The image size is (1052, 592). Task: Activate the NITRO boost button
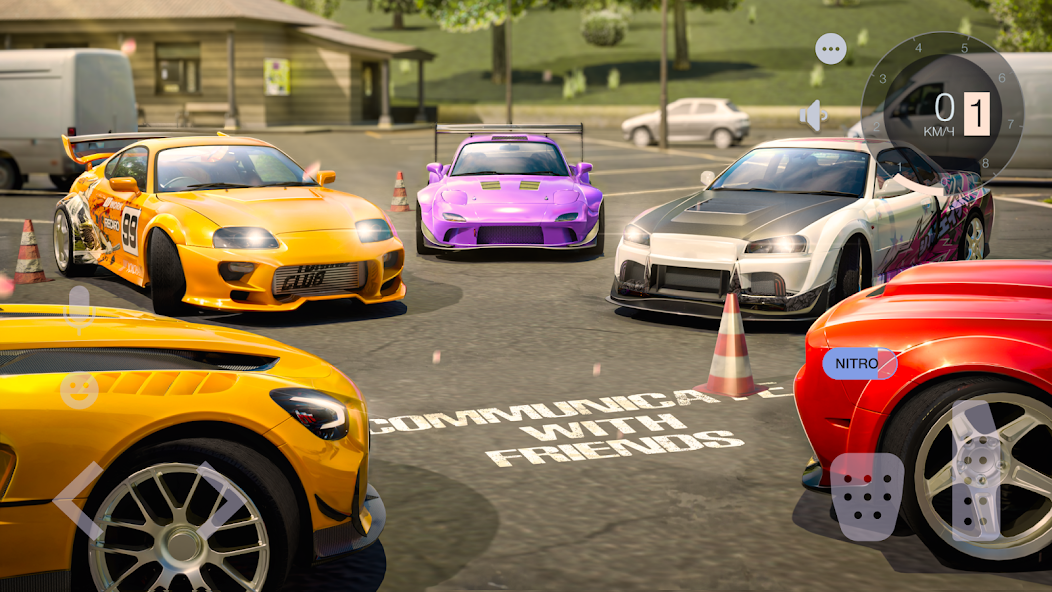(859, 364)
